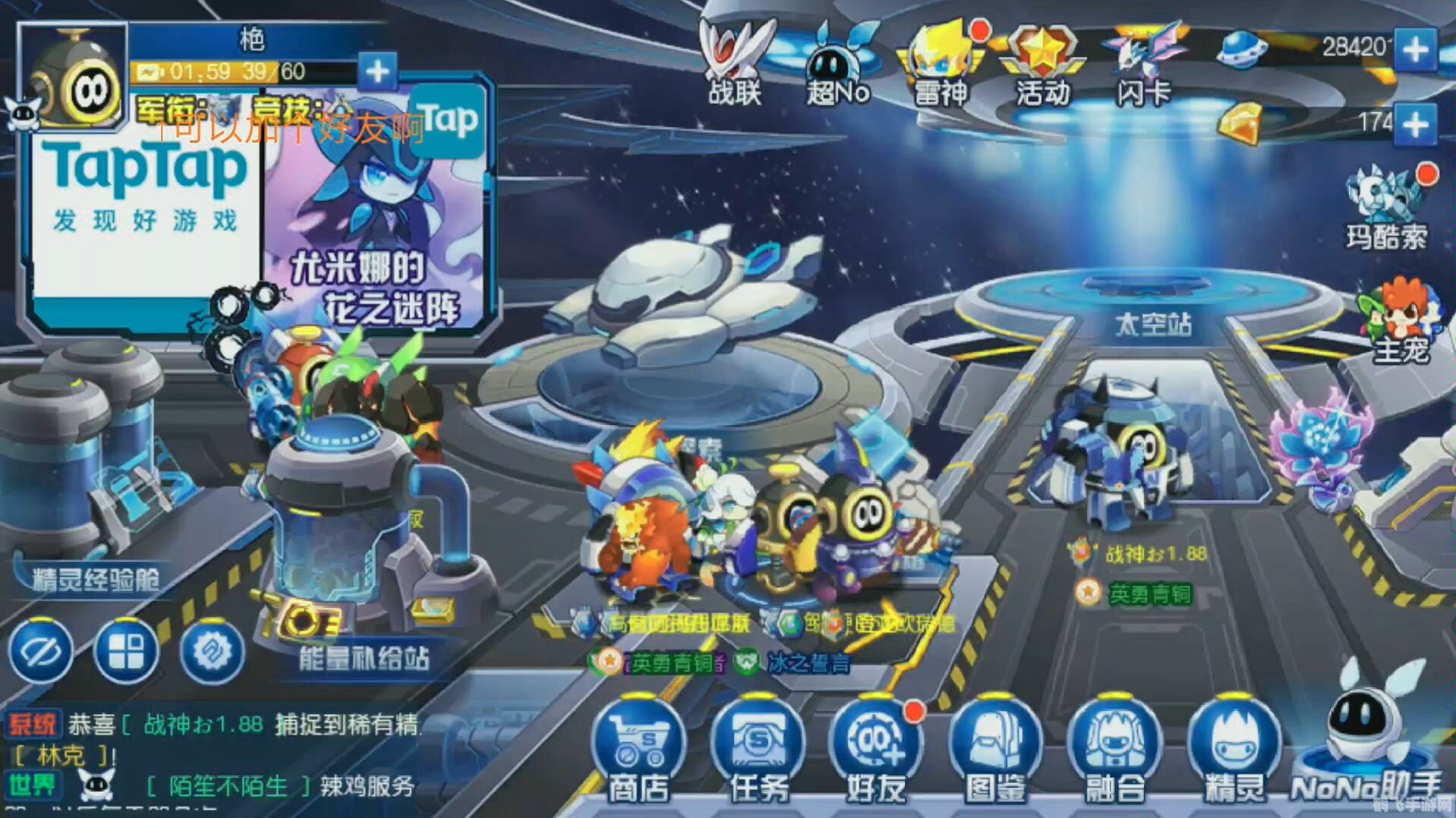Viewport: 1456px width, 818px height.
Task: Switch to the 世界 chat channel
Action: point(34,785)
